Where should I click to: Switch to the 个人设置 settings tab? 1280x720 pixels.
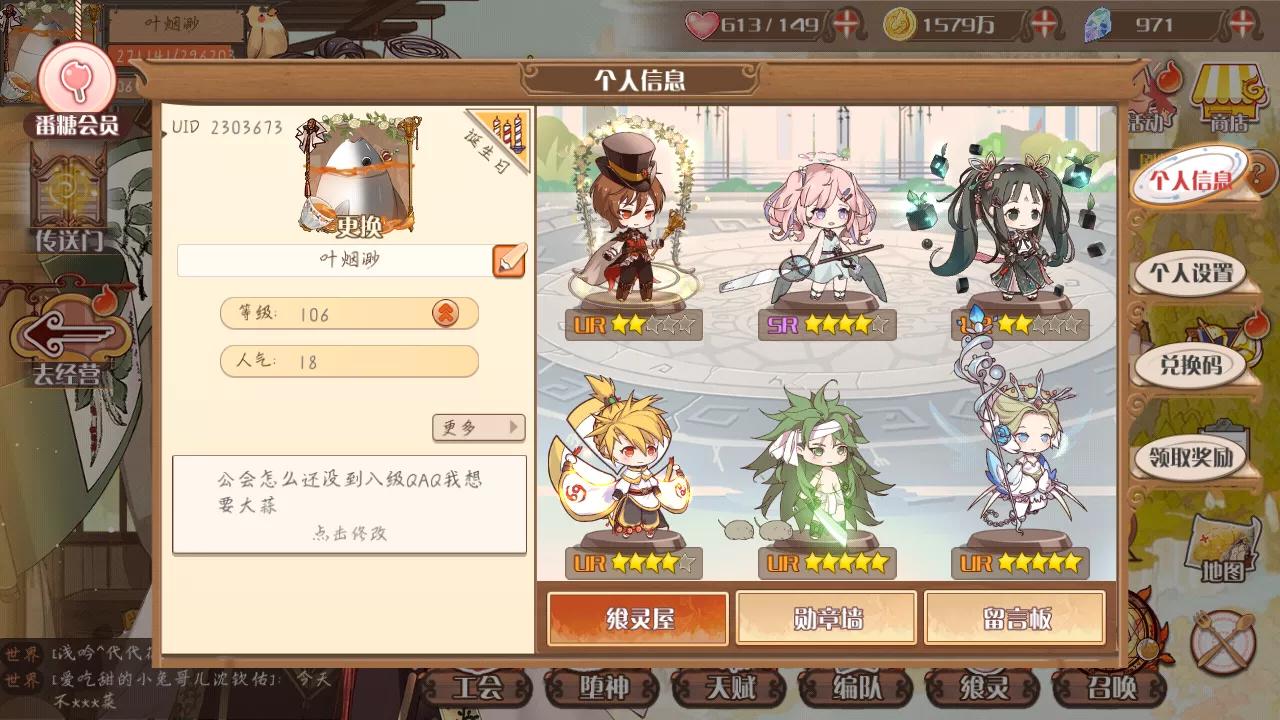(x=1196, y=272)
